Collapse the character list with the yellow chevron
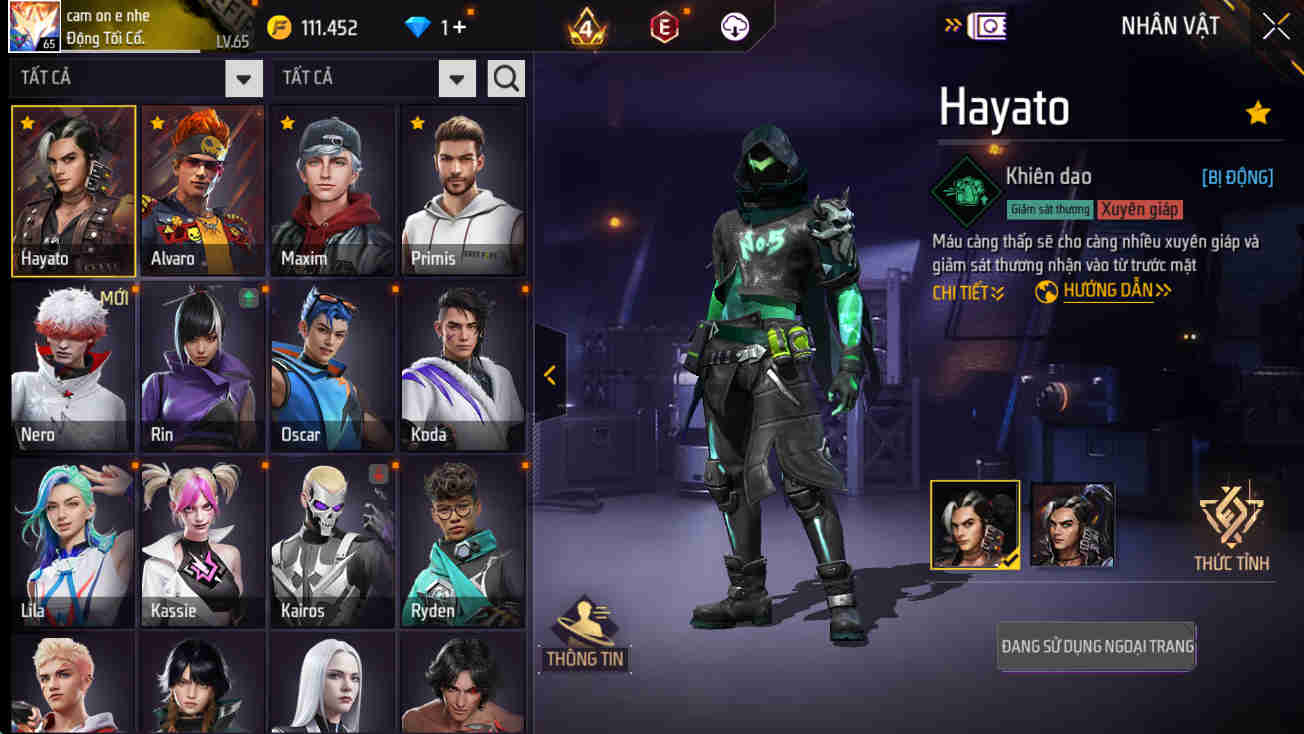 pos(548,377)
